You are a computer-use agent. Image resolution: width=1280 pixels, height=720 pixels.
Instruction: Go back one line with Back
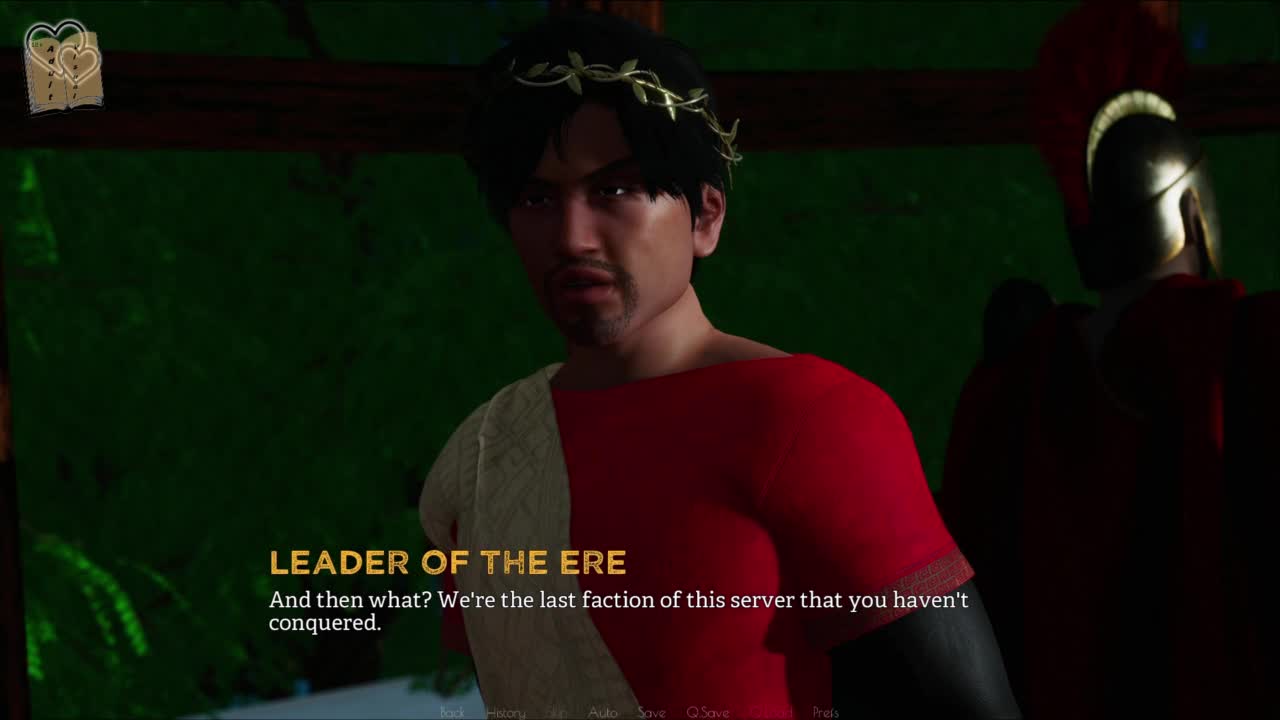click(452, 712)
